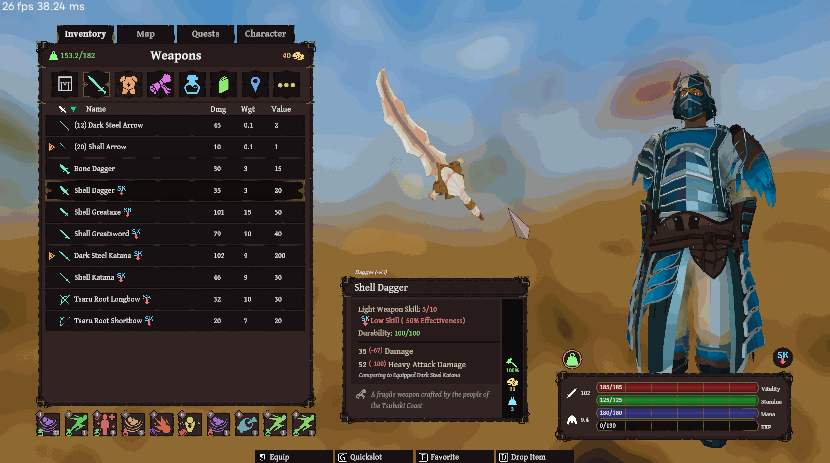Sort the list by the Dmg column
Viewport: 830px width, 463px height.
click(218, 108)
